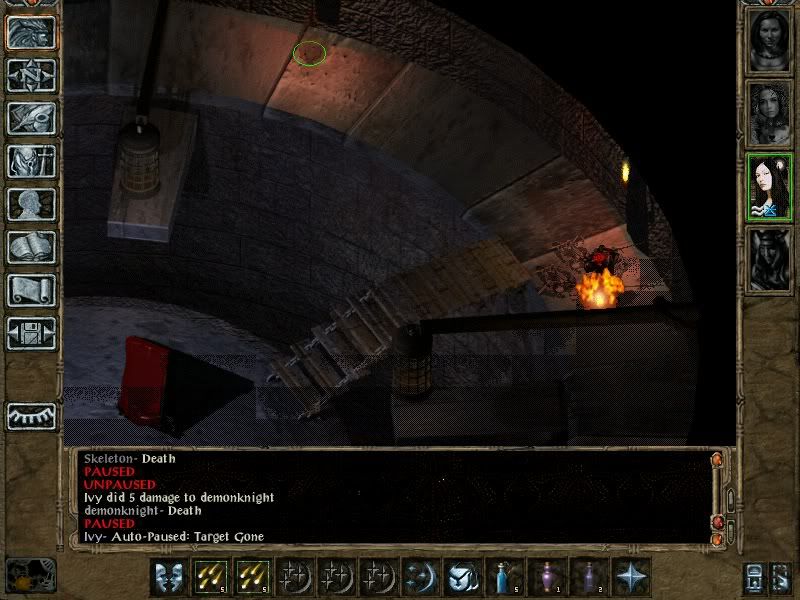
Task: Use the blue potion with count 5
Action: point(502,577)
